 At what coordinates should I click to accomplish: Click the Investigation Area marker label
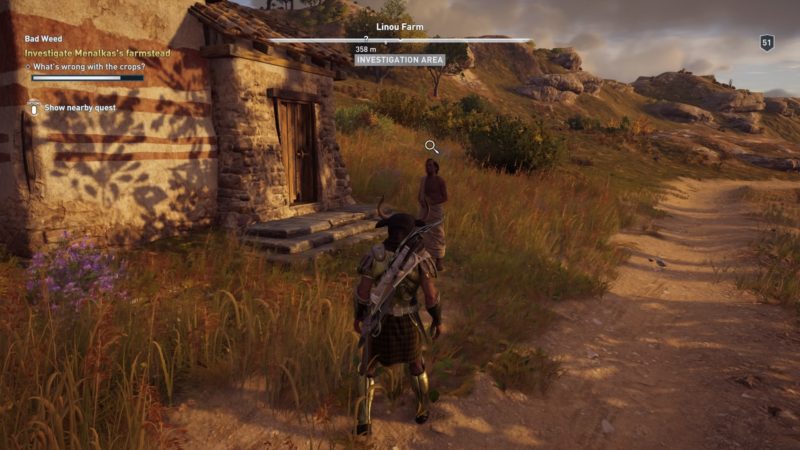[x=399, y=60]
